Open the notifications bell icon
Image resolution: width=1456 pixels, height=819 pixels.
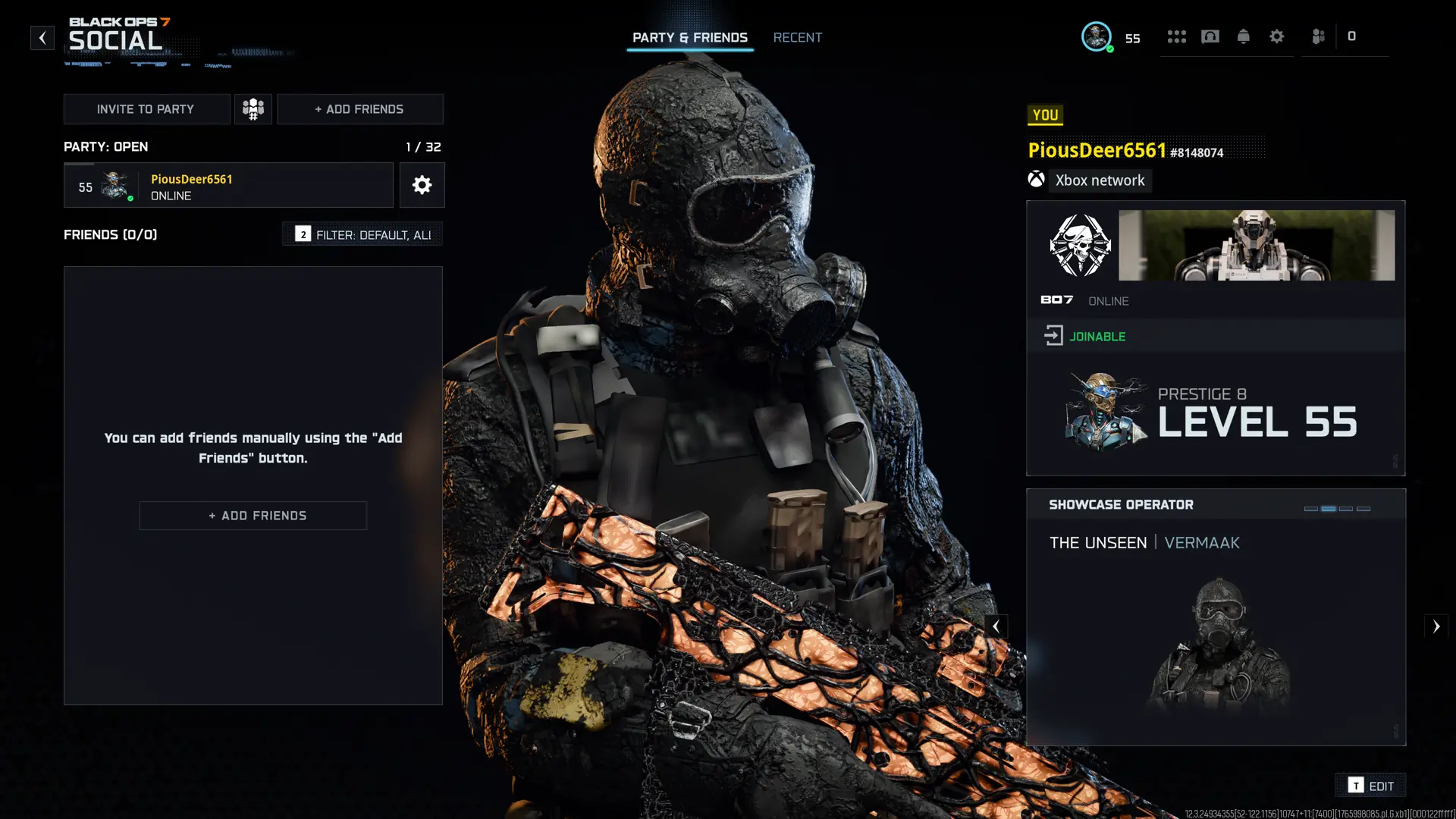click(x=1244, y=36)
